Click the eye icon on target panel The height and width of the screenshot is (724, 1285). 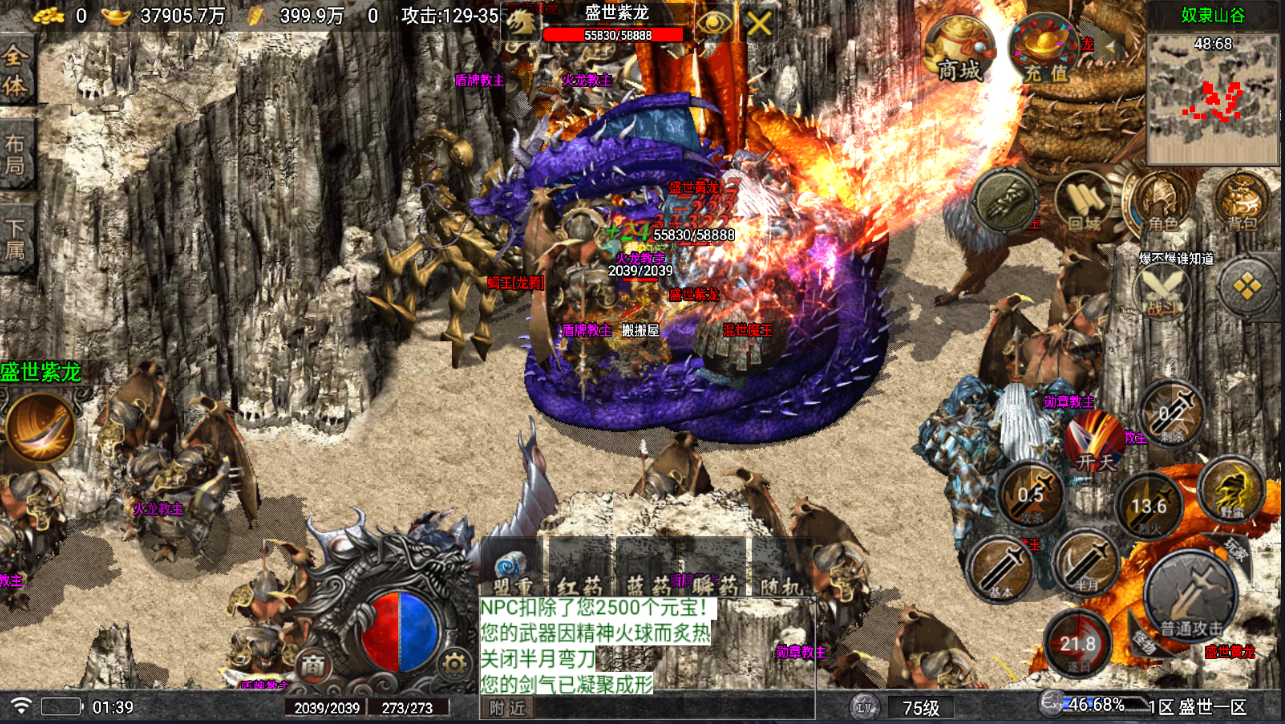[x=713, y=24]
